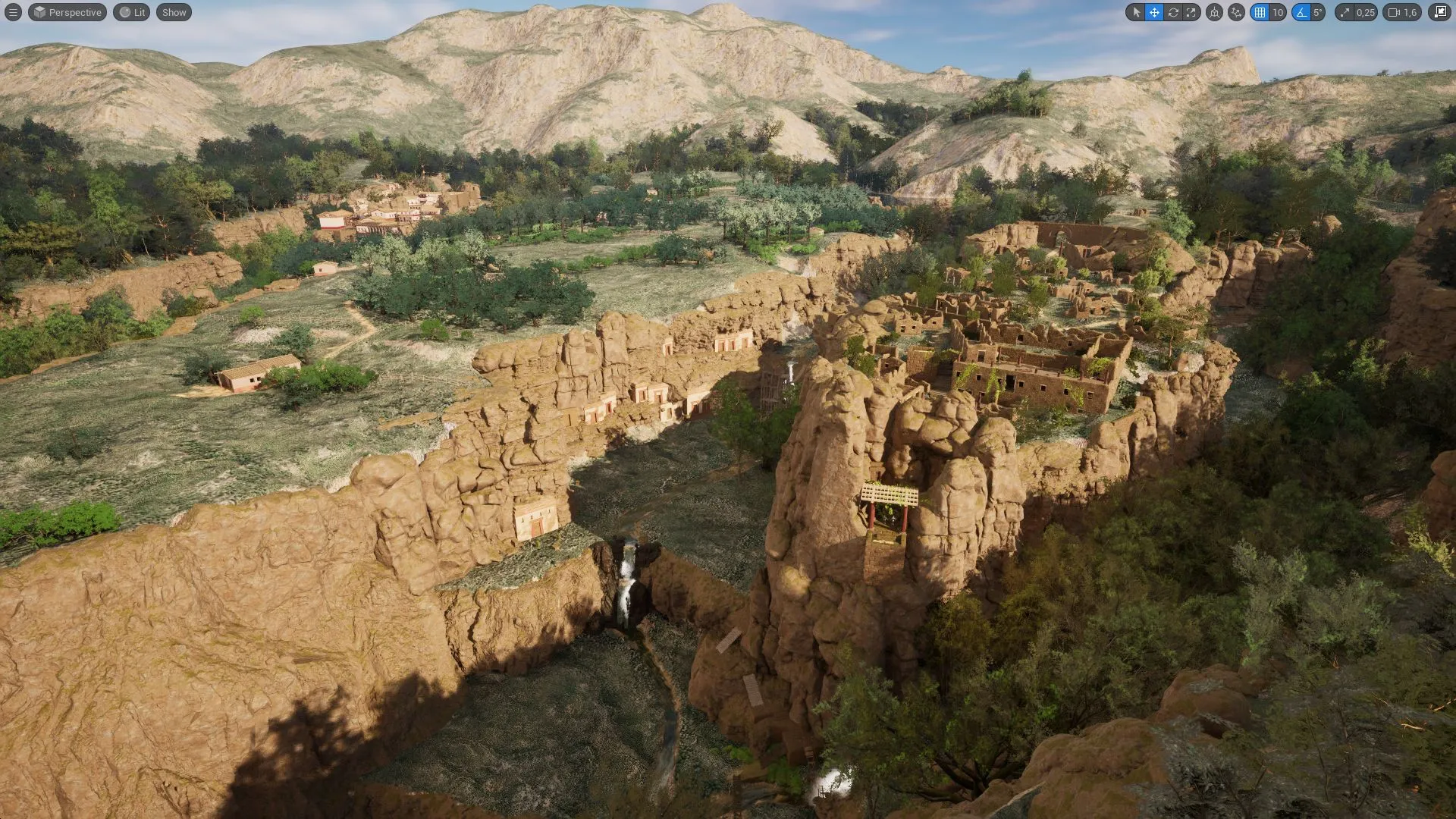Select the cursor selection tool

pyautogui.click(x=1137, y=12)
